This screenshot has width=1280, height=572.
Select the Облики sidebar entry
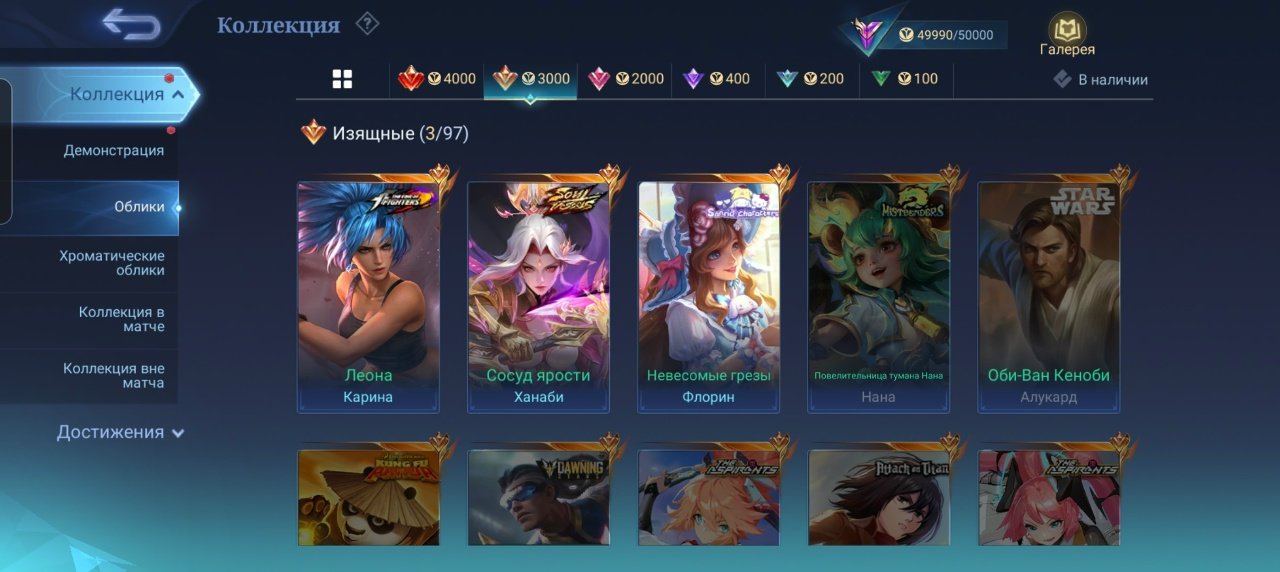pos(138,207)
